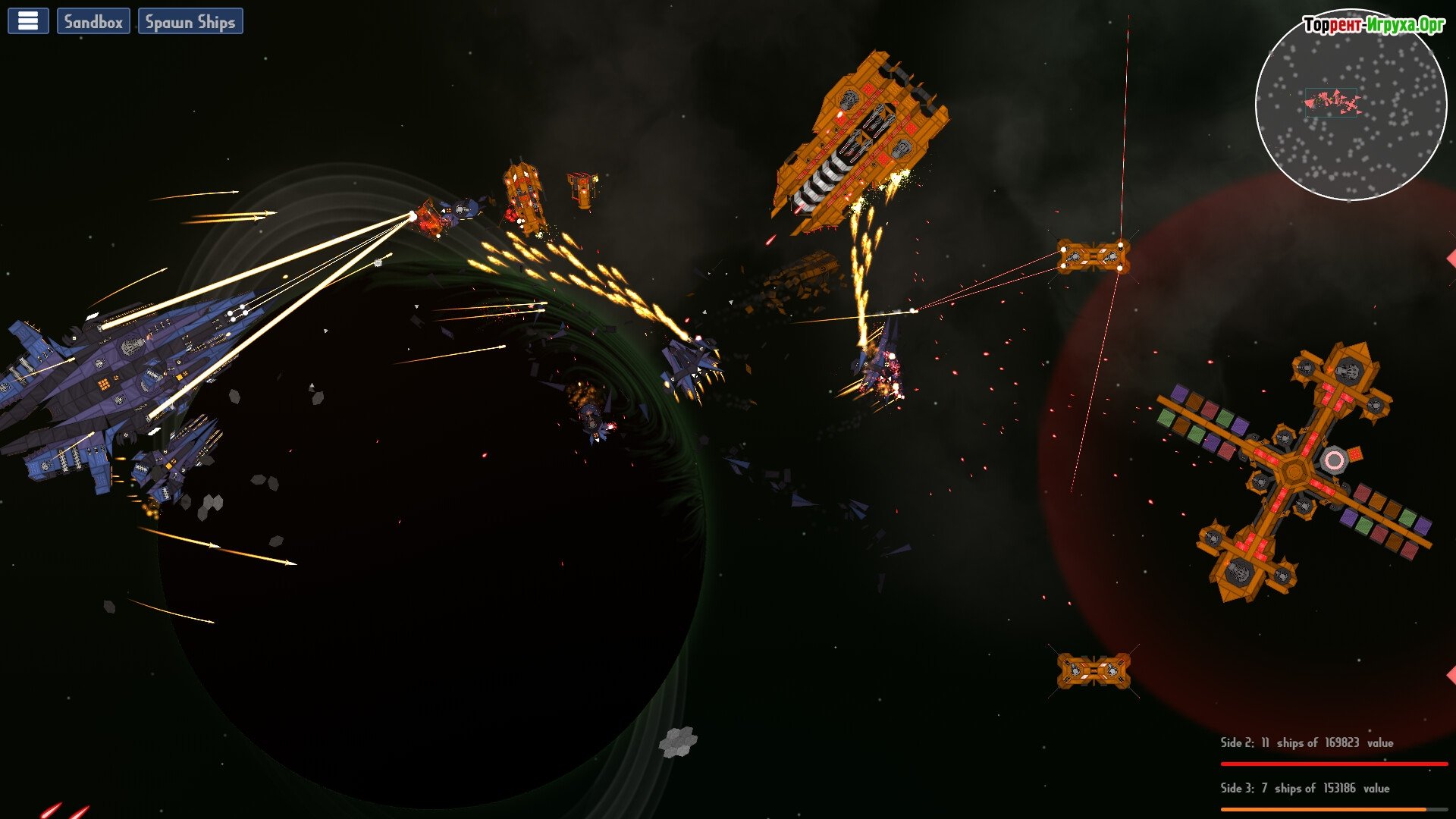Click the circular minimap
The height and width of the screenshot is (819, 1456).
coord(1351,106)
